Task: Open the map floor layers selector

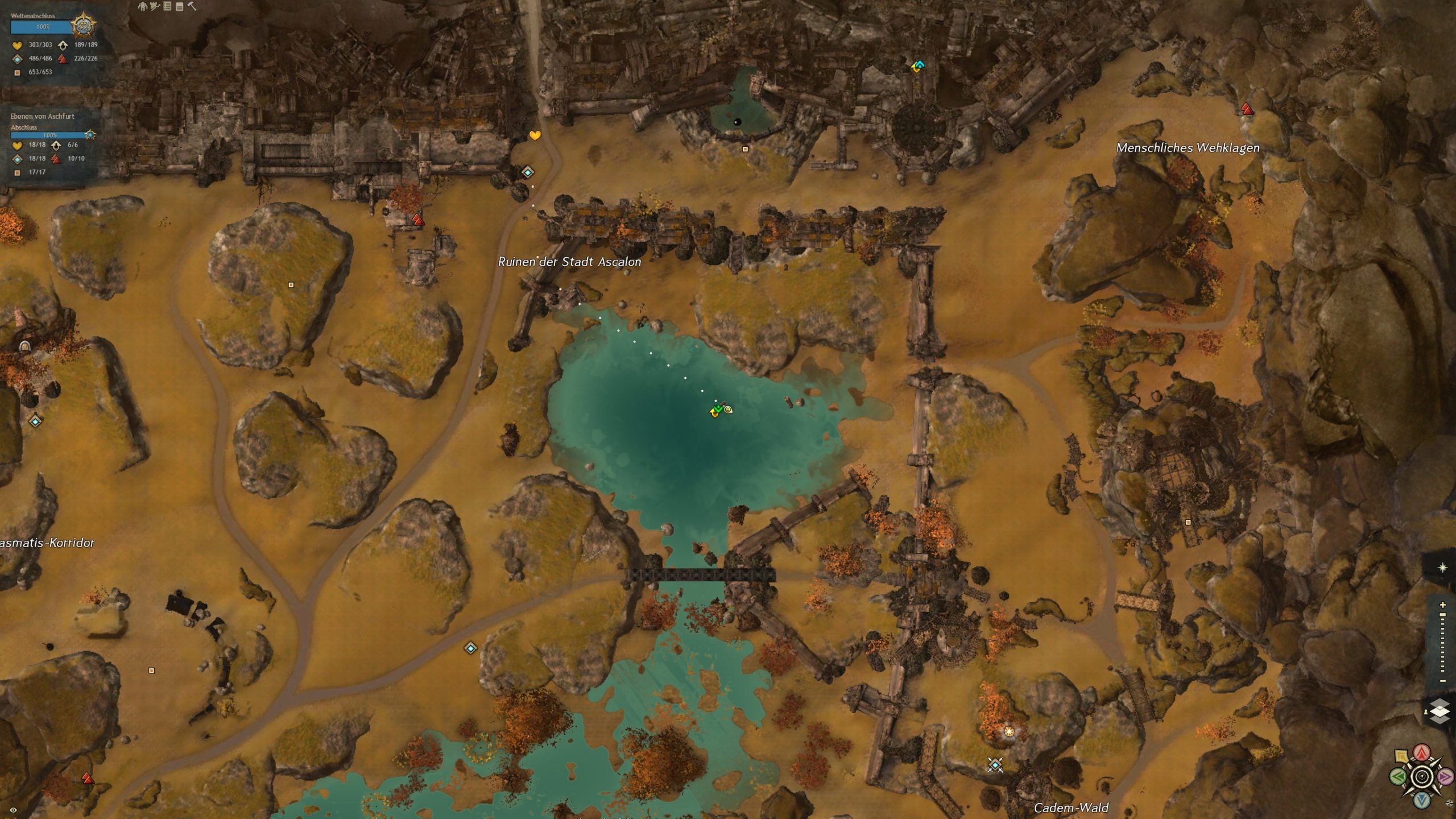Action: point(1440,712)
